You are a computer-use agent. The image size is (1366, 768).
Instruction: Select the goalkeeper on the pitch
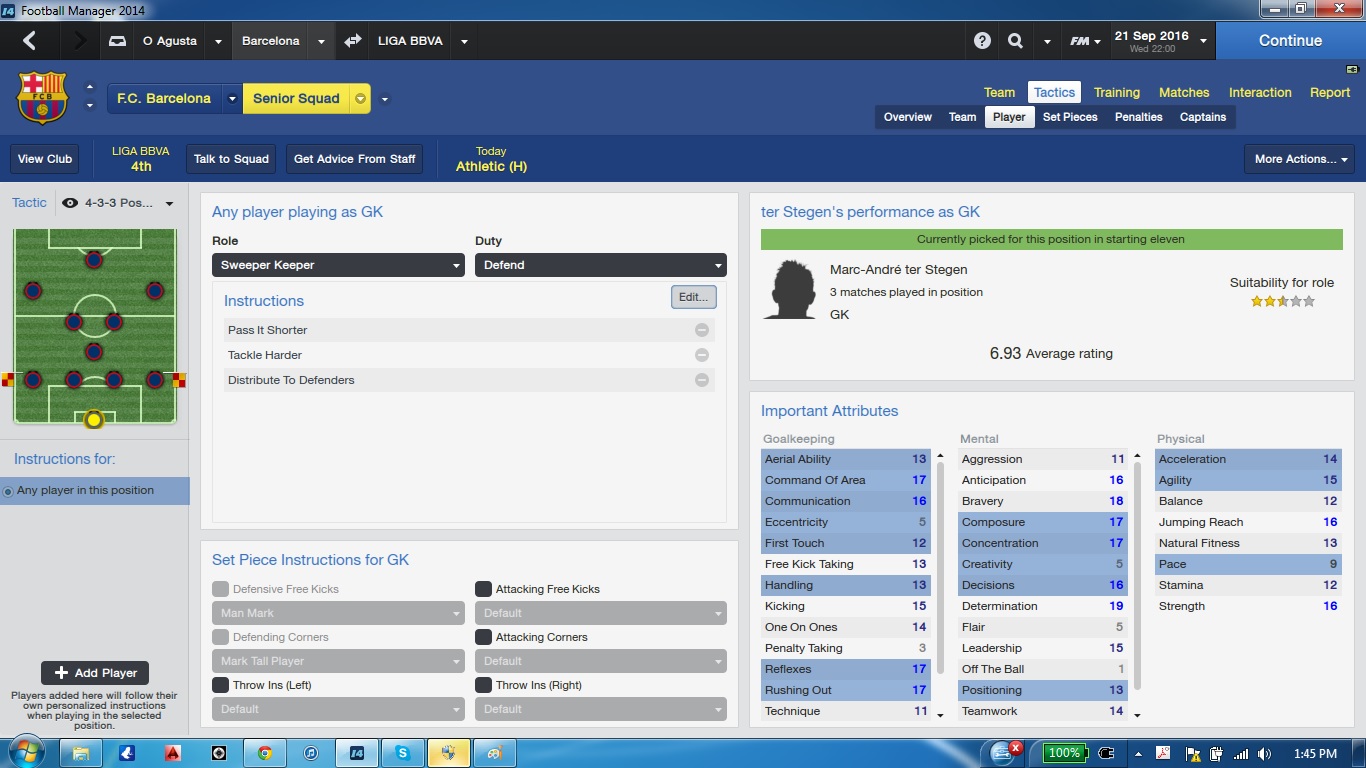[94, 420]
